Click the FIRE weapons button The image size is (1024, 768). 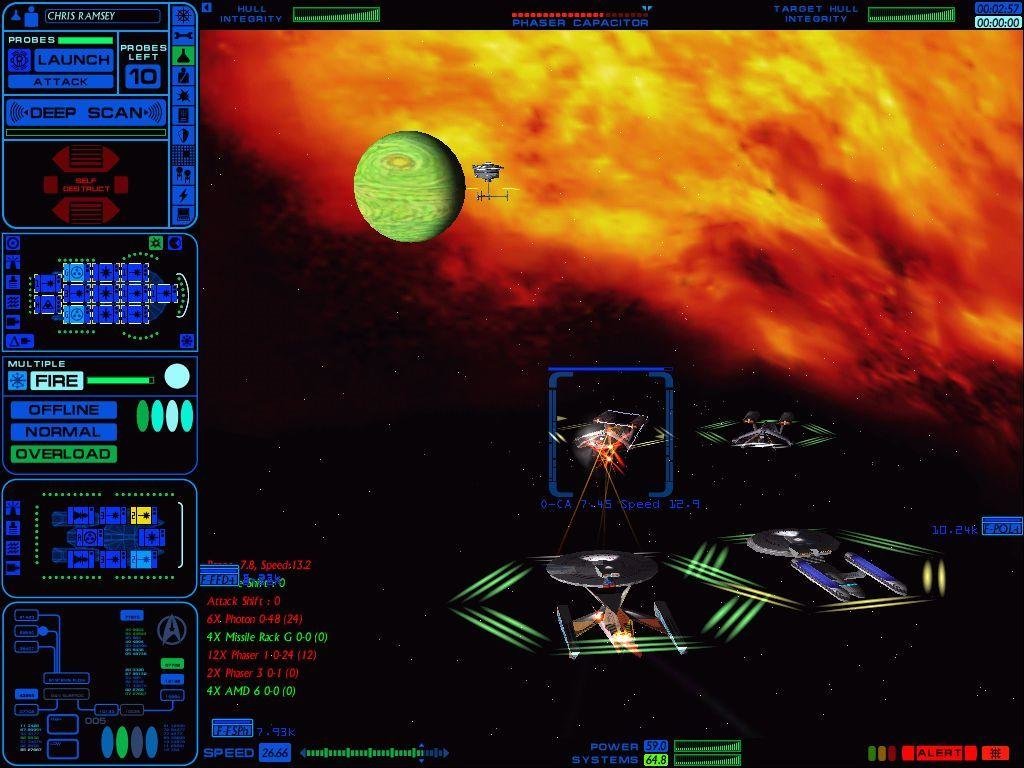pos(56,380)
